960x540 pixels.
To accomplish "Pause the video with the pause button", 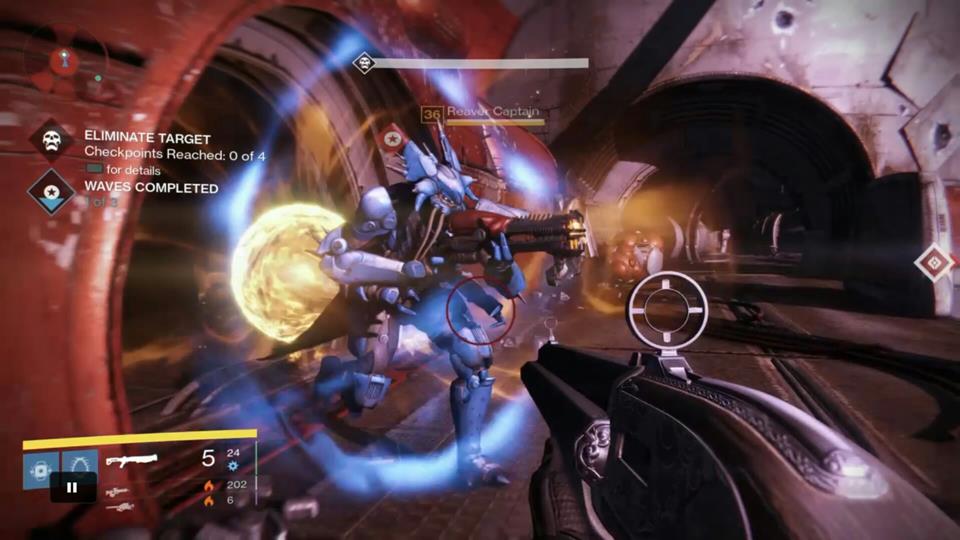I will tap(73, 488).
